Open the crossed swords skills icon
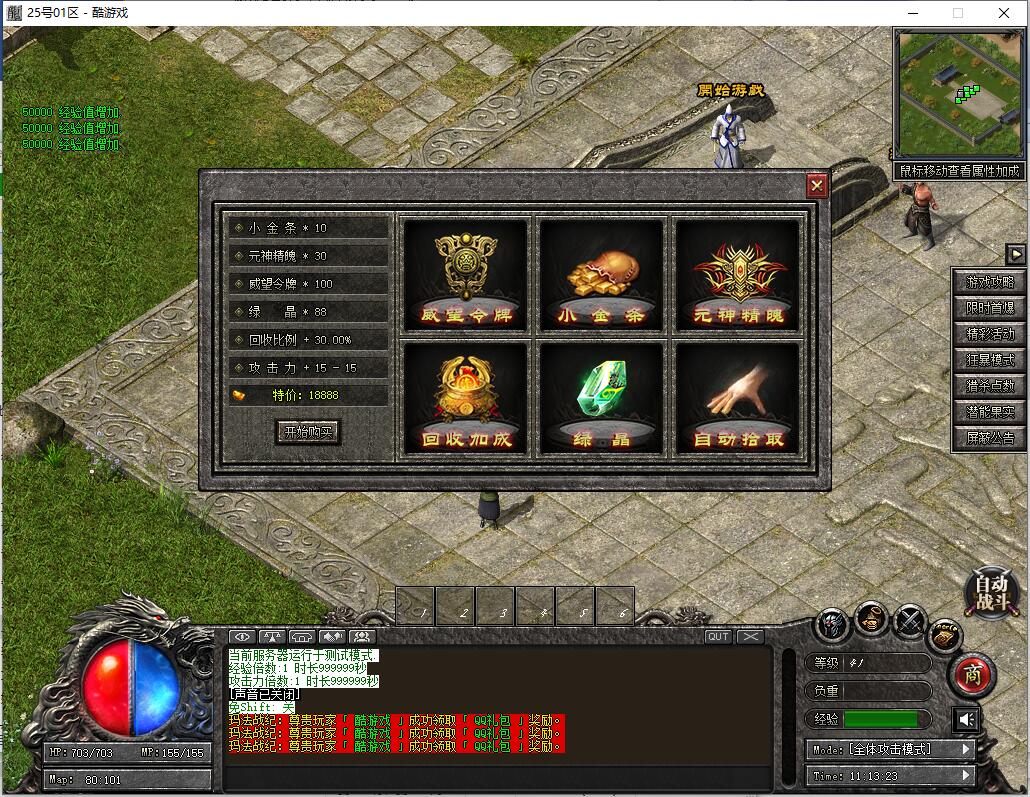This screenshot has height=797, width=1030. (908, 622)
